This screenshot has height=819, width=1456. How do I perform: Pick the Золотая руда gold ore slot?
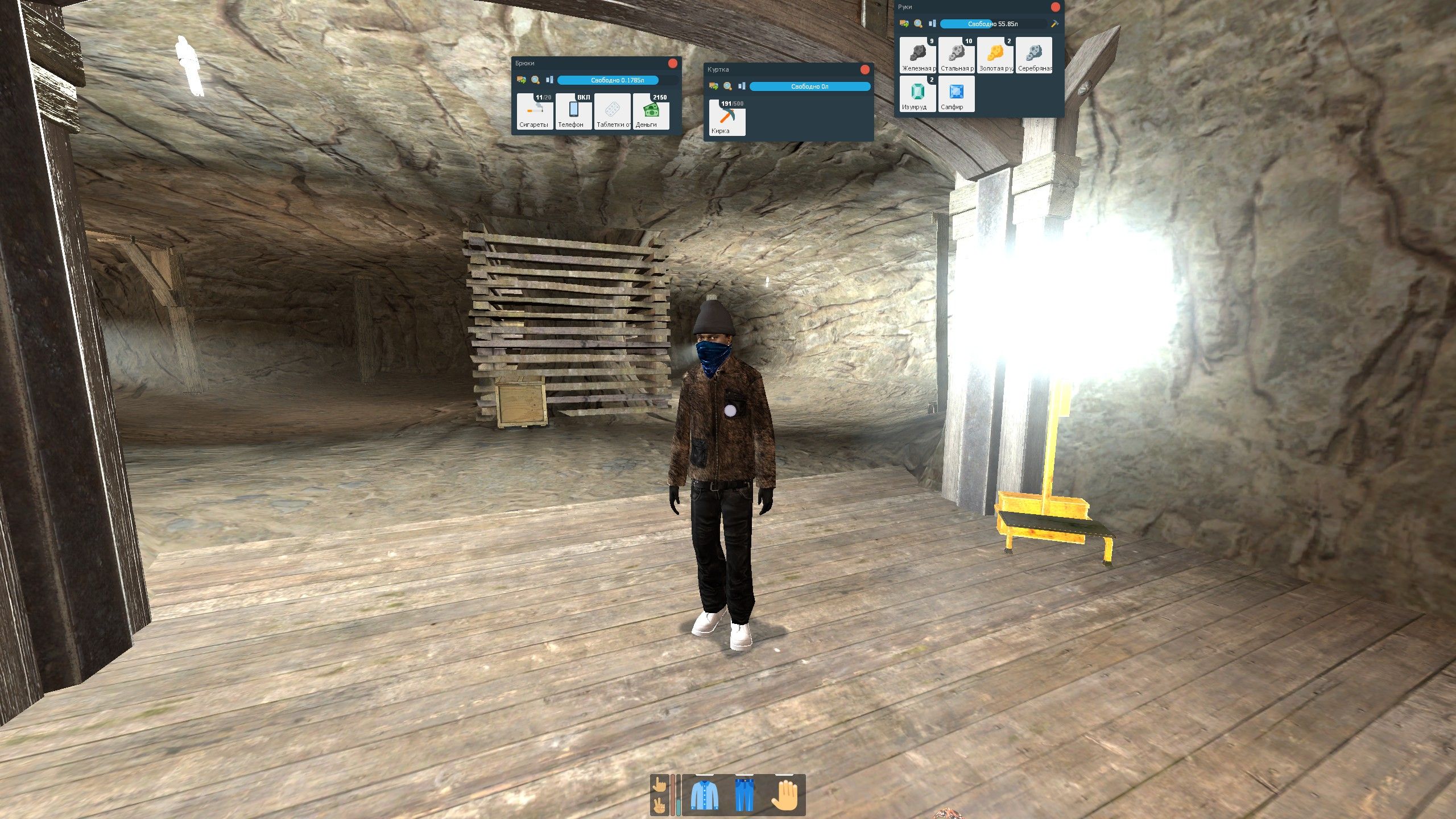pos(995,55)
